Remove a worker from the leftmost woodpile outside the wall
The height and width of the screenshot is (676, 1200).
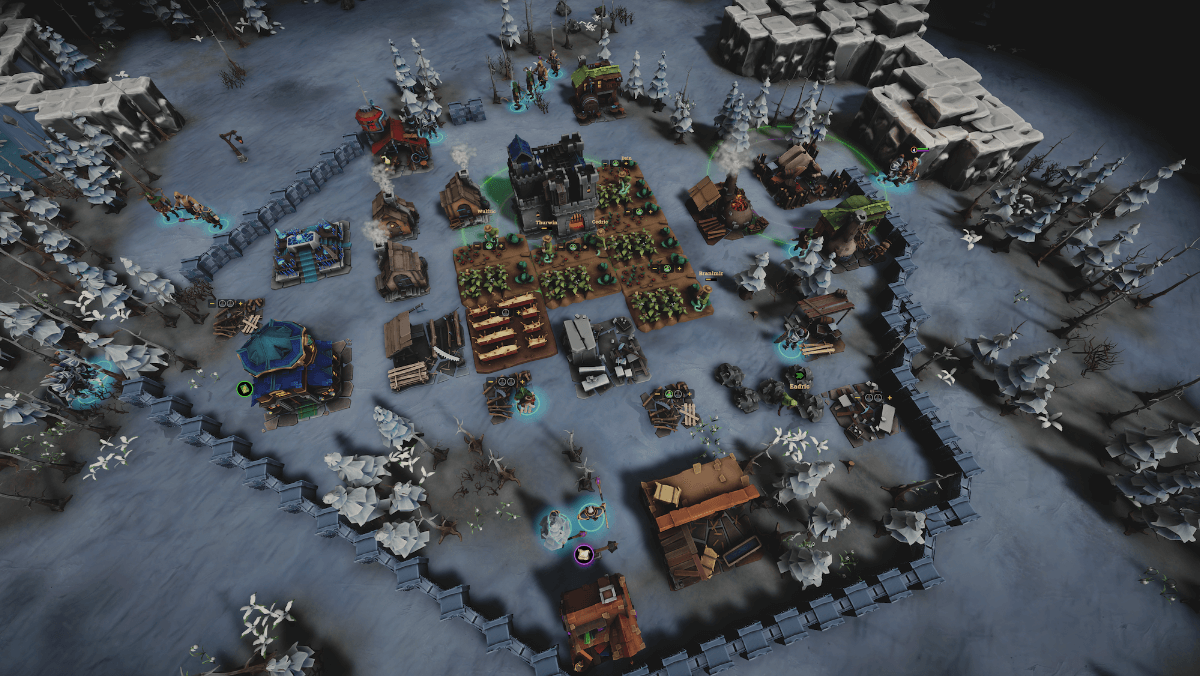point(212,303)
